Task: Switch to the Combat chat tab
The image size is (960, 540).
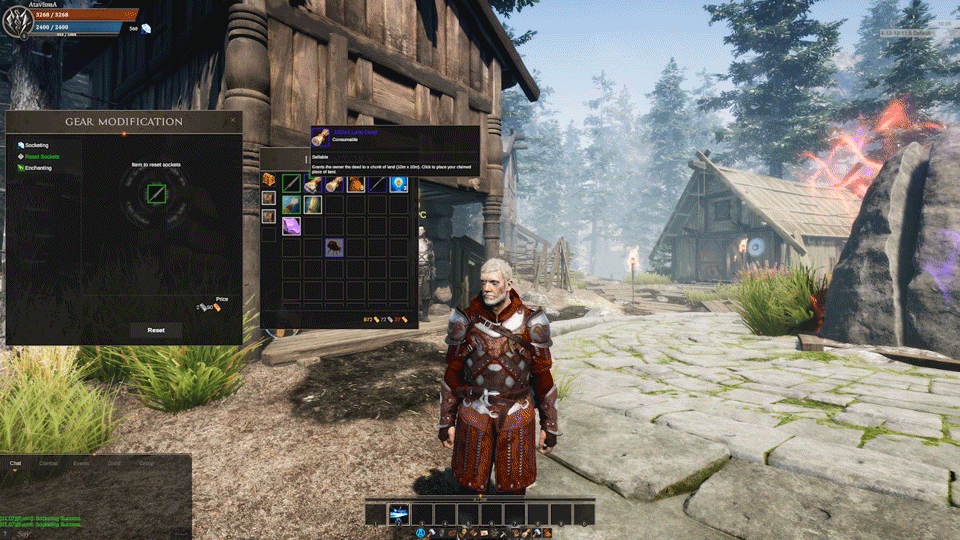Action: tap(48, 464)
